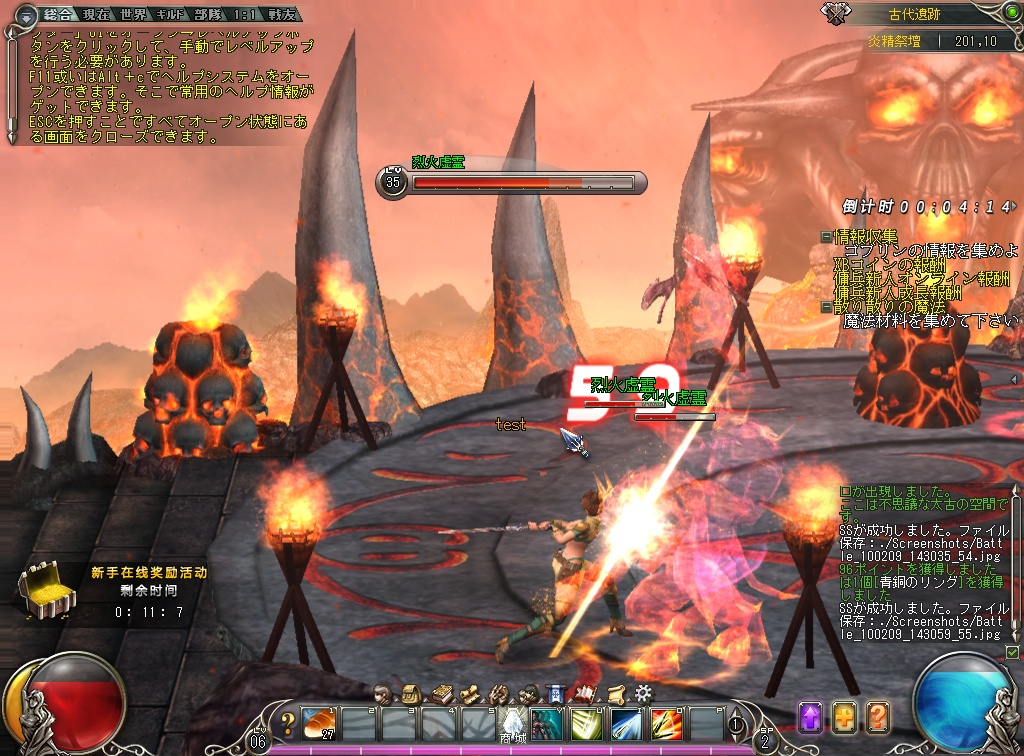Click the orange plus button
The width and height of the screenshot is (1024, 756).
[844, 717]
